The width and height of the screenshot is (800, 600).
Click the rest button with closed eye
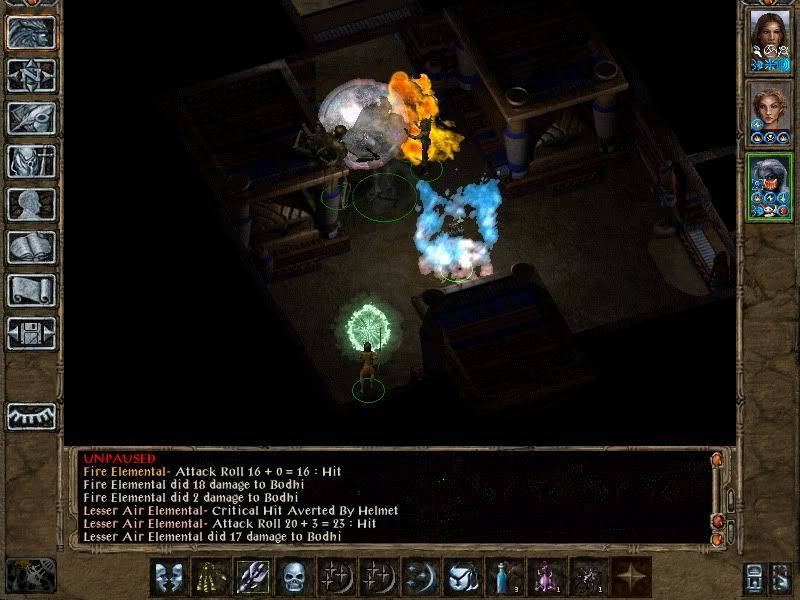30,416
